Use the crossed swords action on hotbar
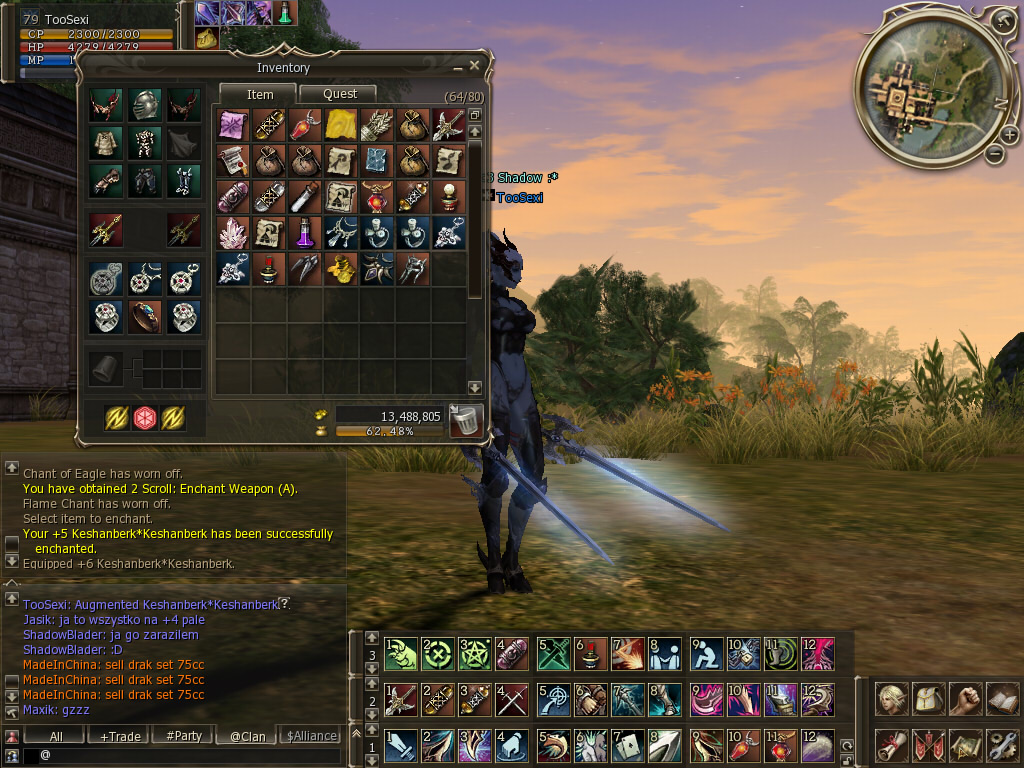This screenshot has width=1024, height=768. tap(512, 699)
